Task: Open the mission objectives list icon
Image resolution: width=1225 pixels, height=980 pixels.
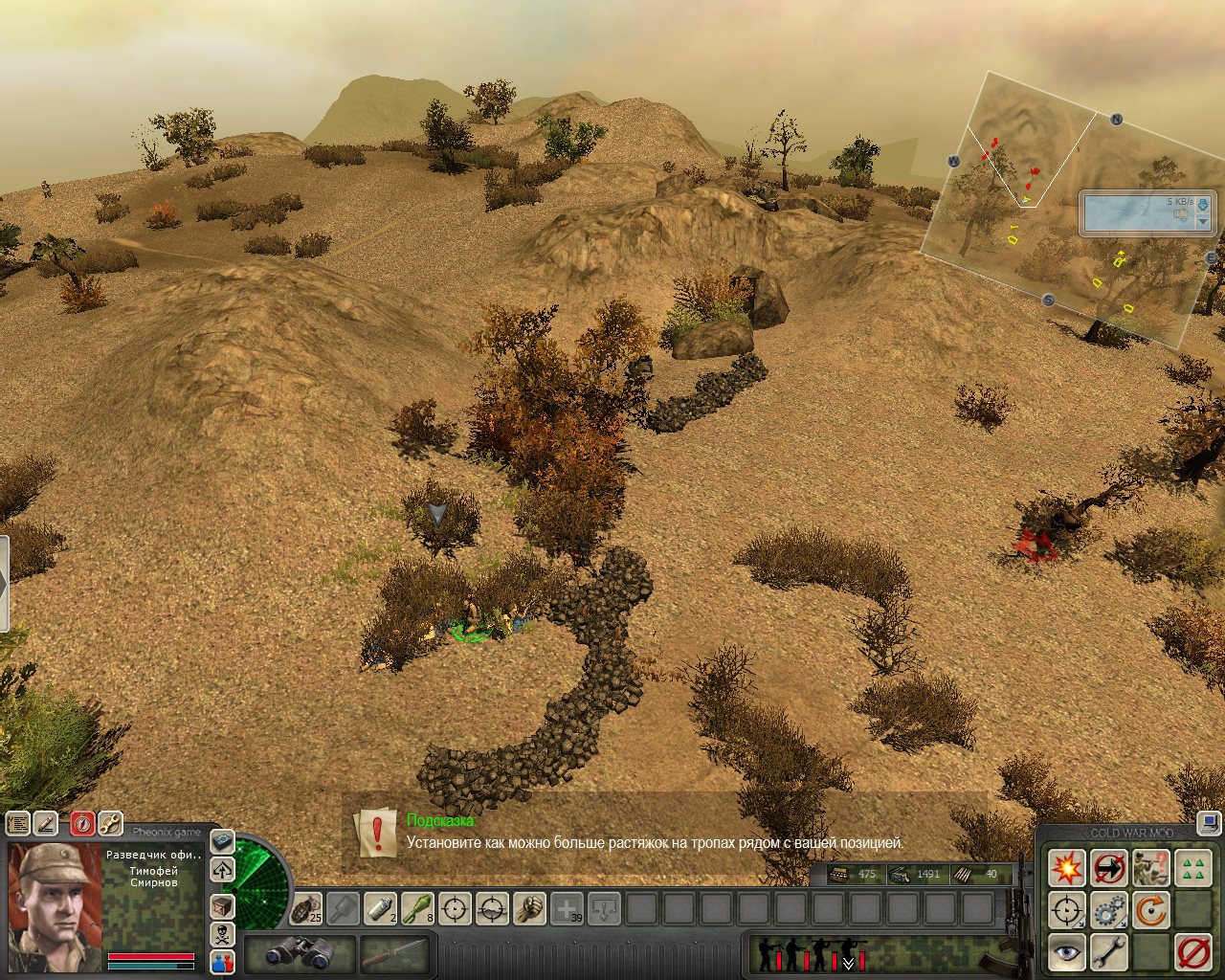Action: point(18,823)
